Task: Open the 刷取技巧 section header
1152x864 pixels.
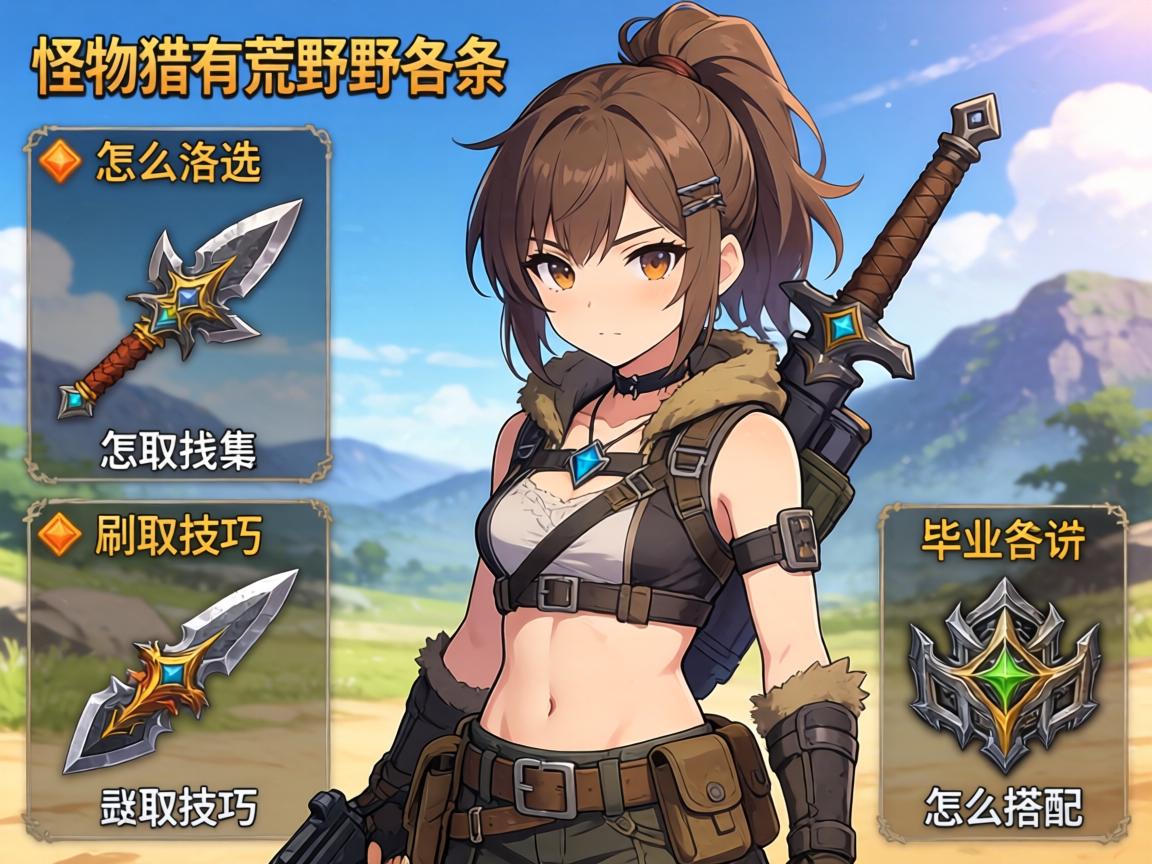Action: (178, 536)
